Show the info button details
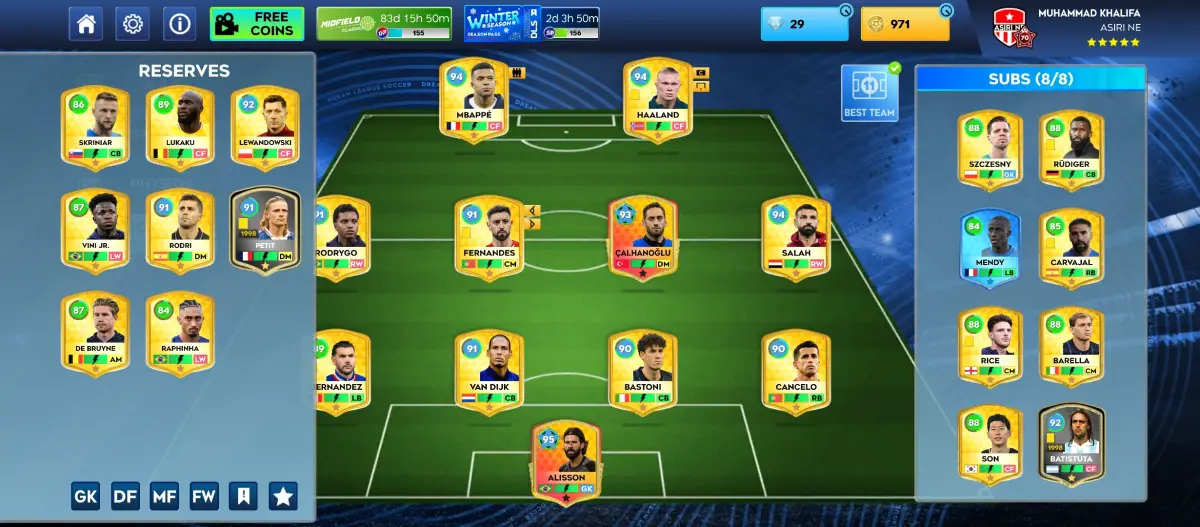This screenshot has height=527, width=1200. point(179,24)
